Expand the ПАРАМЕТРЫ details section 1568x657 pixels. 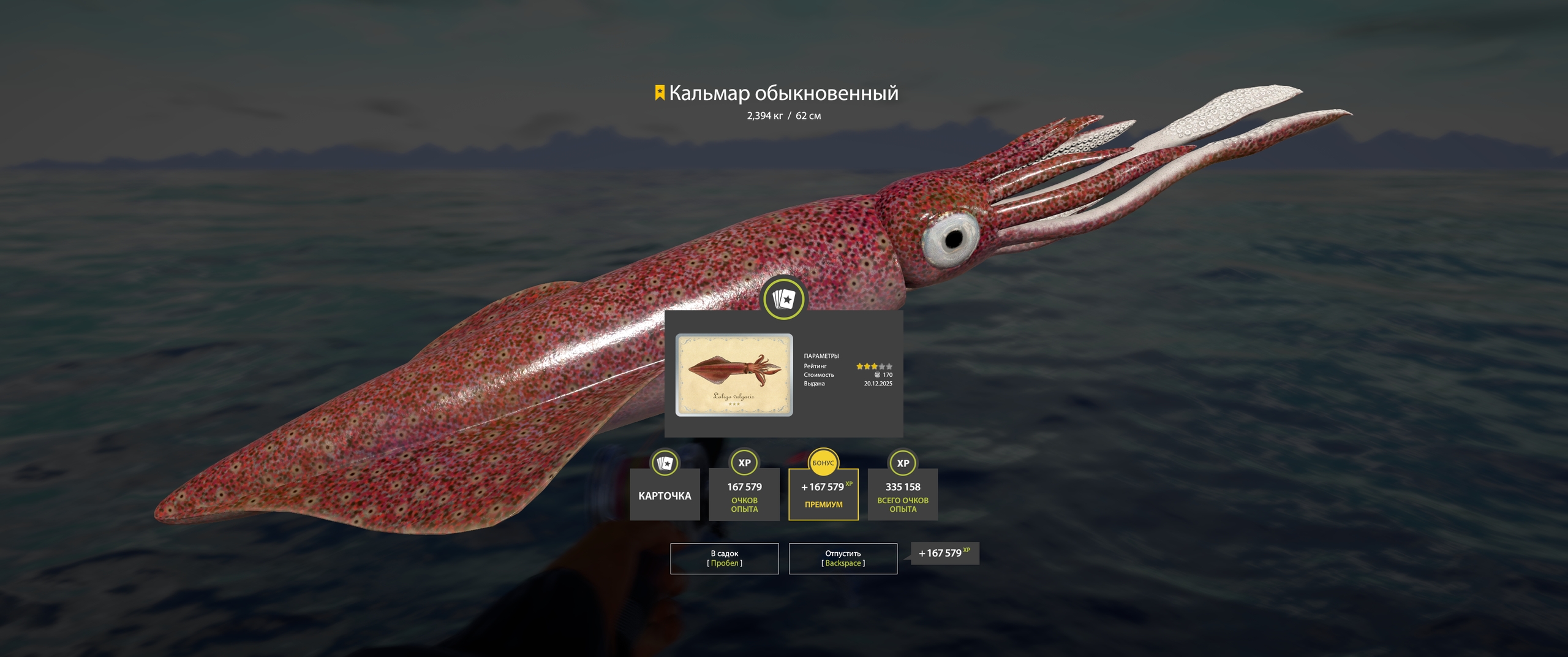coord(822,354)
